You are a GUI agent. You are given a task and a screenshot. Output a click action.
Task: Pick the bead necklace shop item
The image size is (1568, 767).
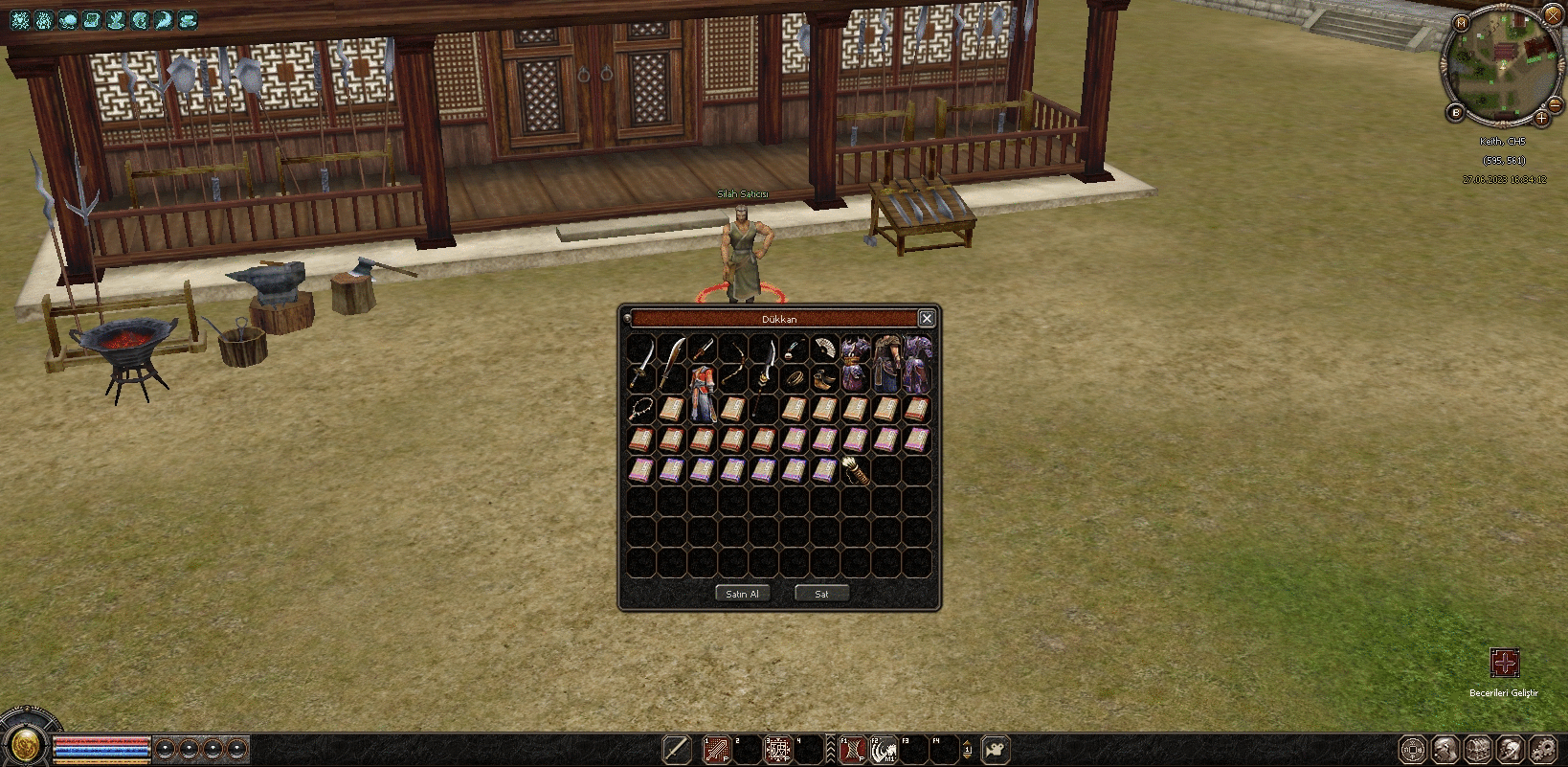pos(641,409)
